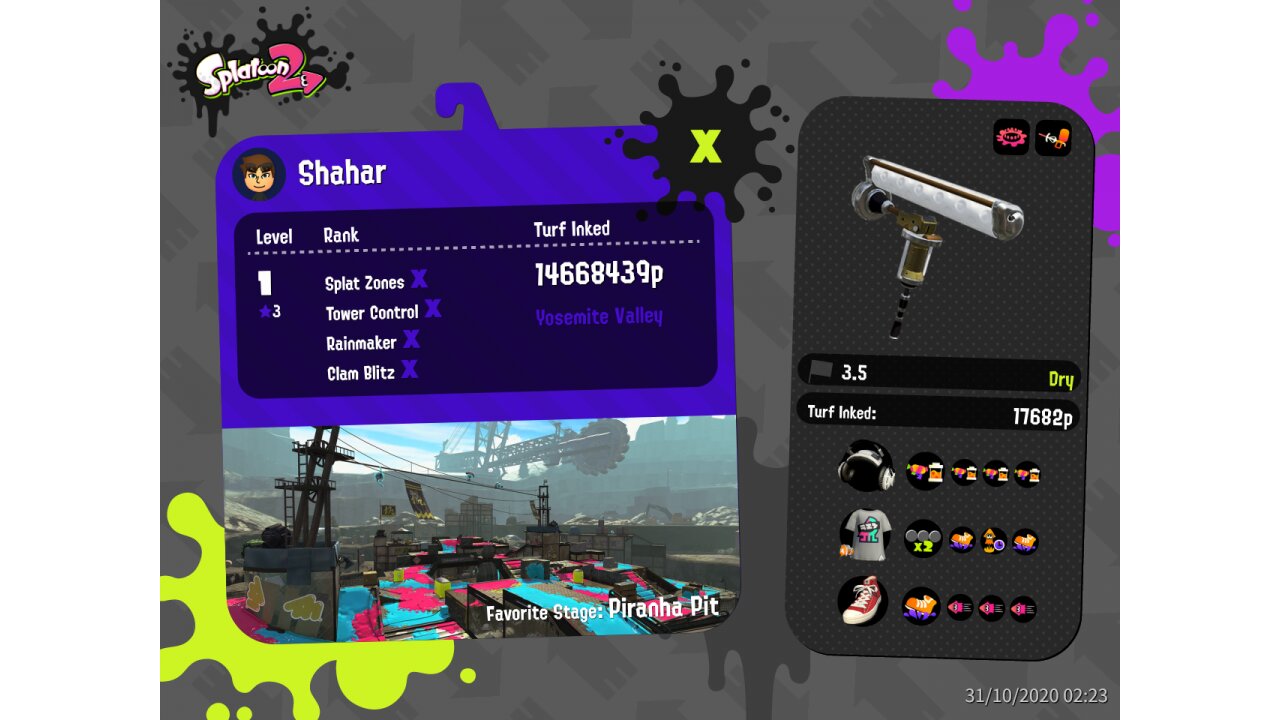Choose the pink sub weapon icon
Screen dimensions: 1280x720
1011,137
